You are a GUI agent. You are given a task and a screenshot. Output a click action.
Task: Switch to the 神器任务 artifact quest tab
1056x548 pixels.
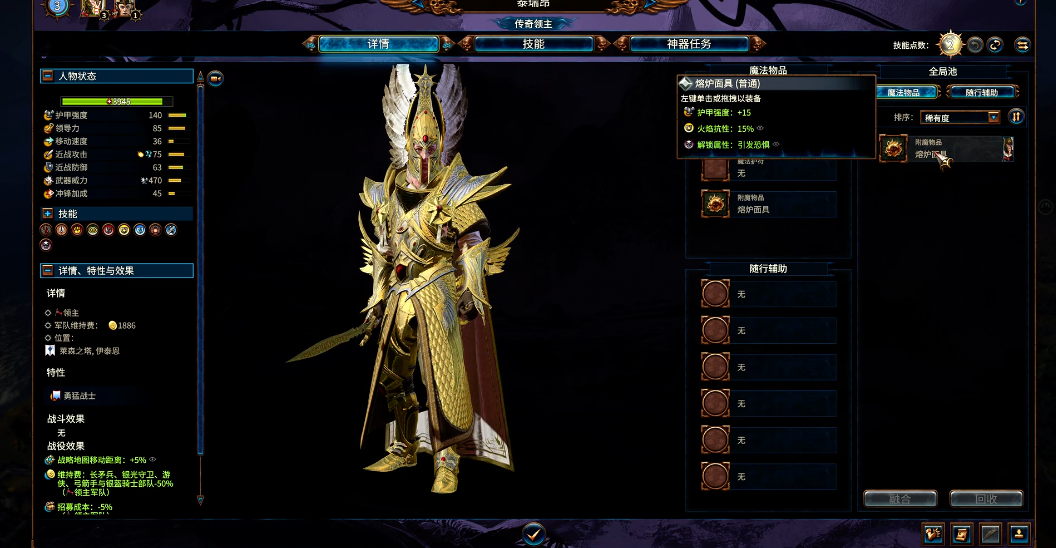(689, 44)
